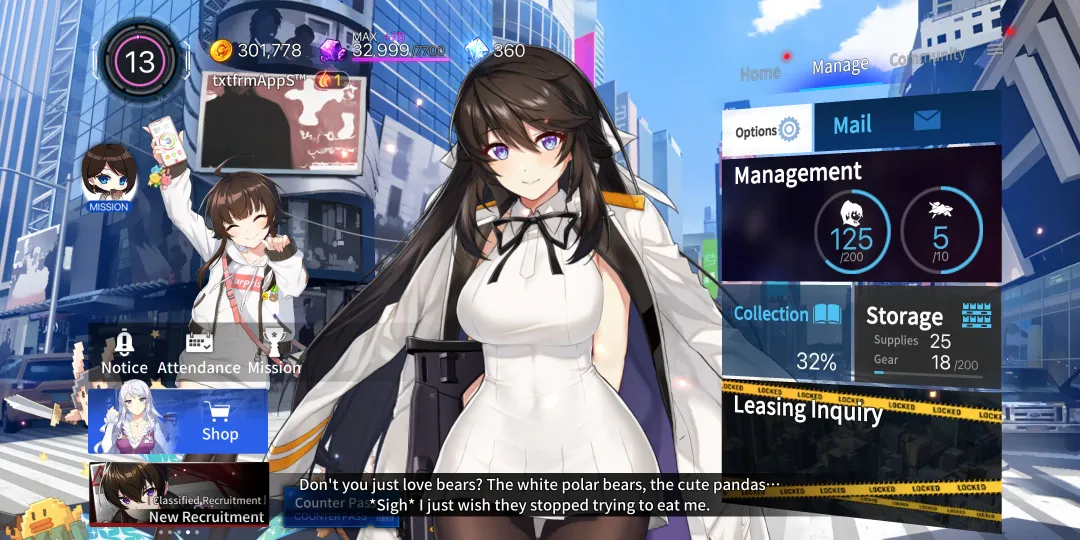Open the Mission trophy button
The image size is (1080, 540).
[x=274, y=352]
